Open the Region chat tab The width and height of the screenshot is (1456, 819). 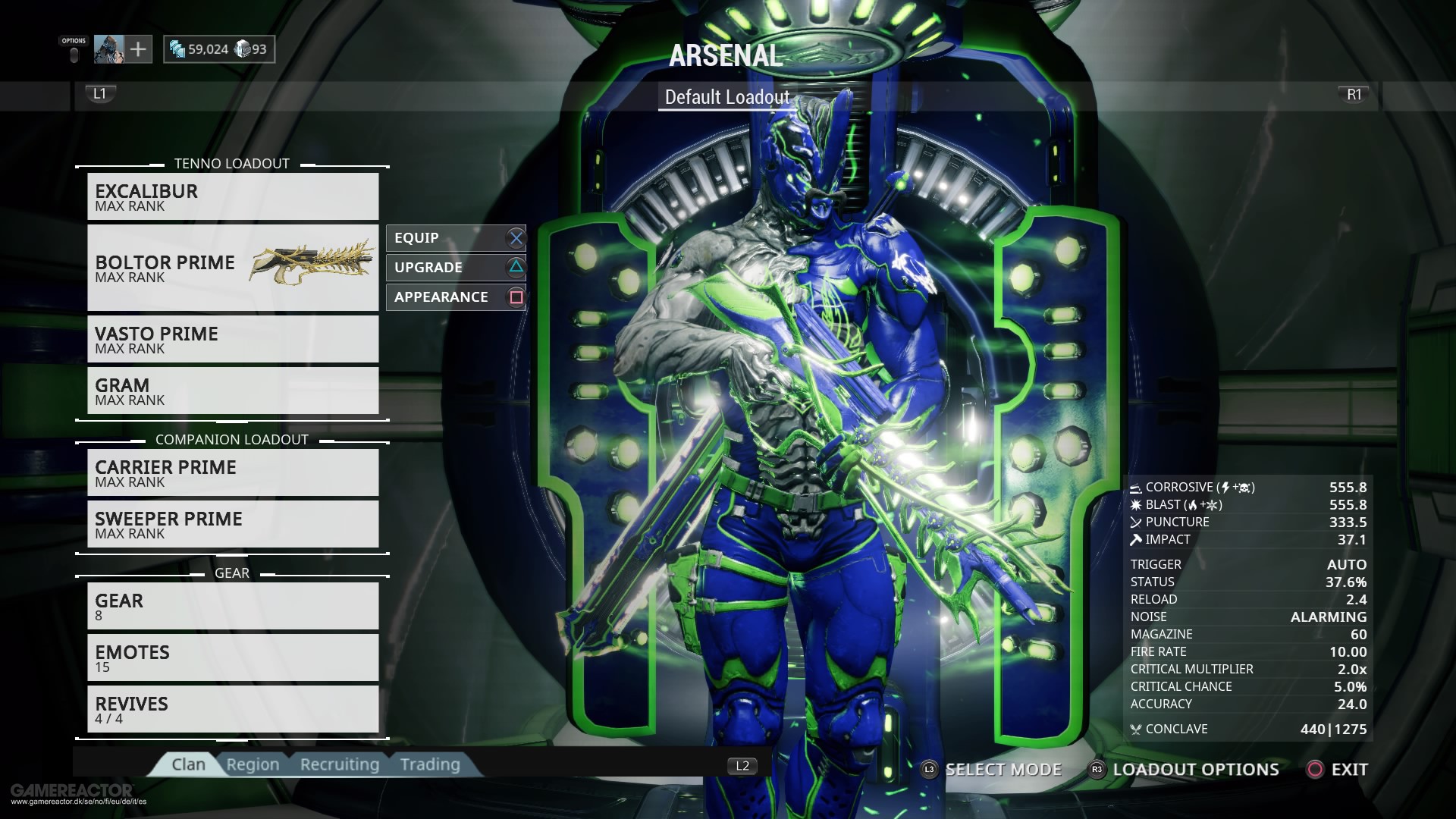tap(253, 764)
